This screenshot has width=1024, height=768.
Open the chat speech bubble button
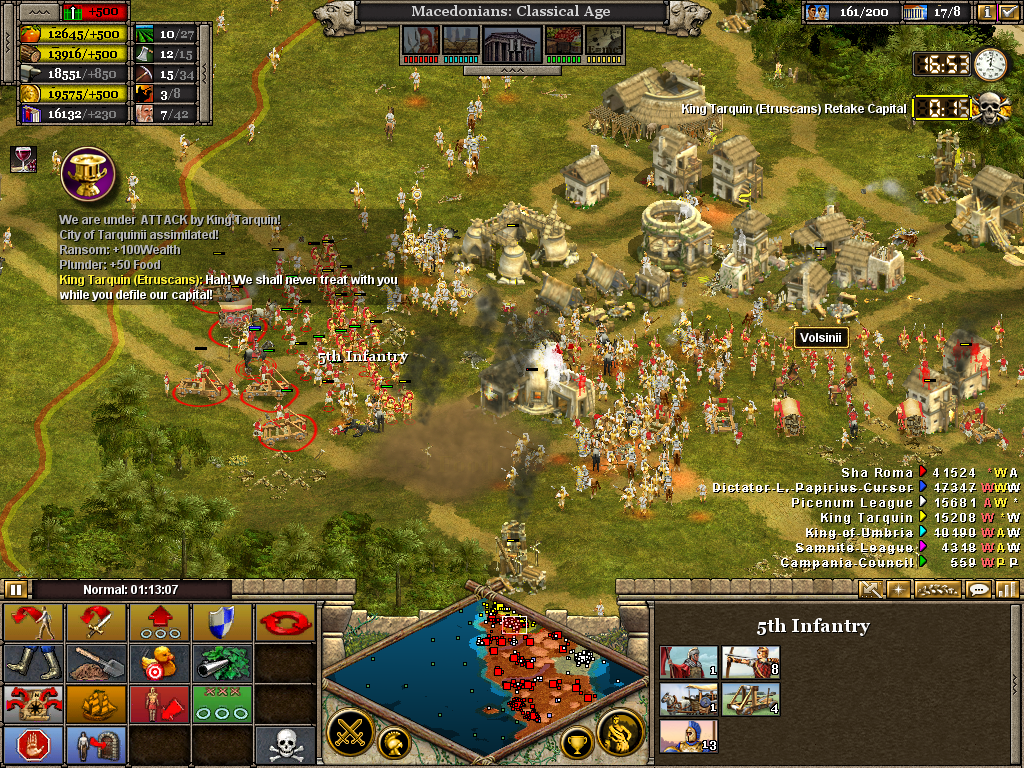980,589
